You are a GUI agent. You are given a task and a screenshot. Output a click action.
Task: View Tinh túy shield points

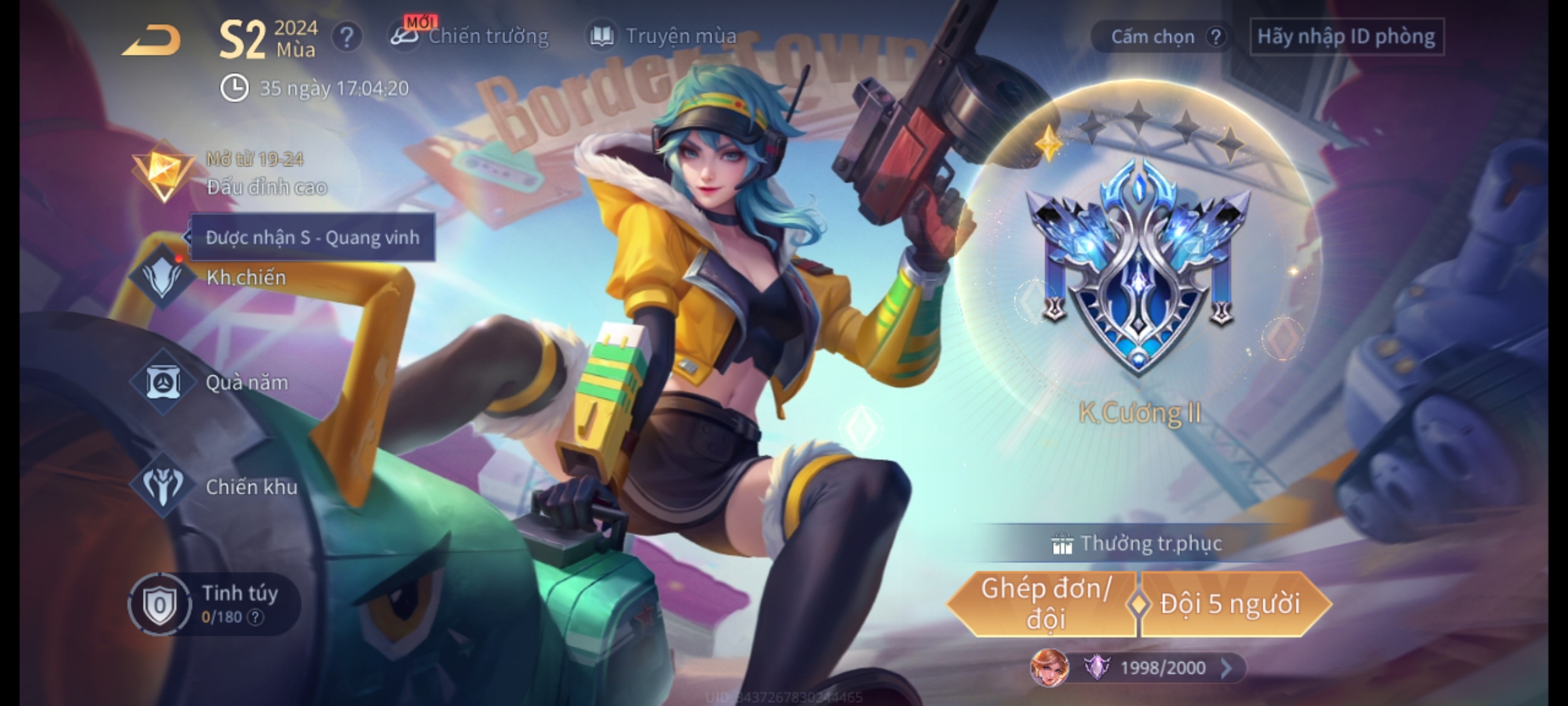click(209, 604)
